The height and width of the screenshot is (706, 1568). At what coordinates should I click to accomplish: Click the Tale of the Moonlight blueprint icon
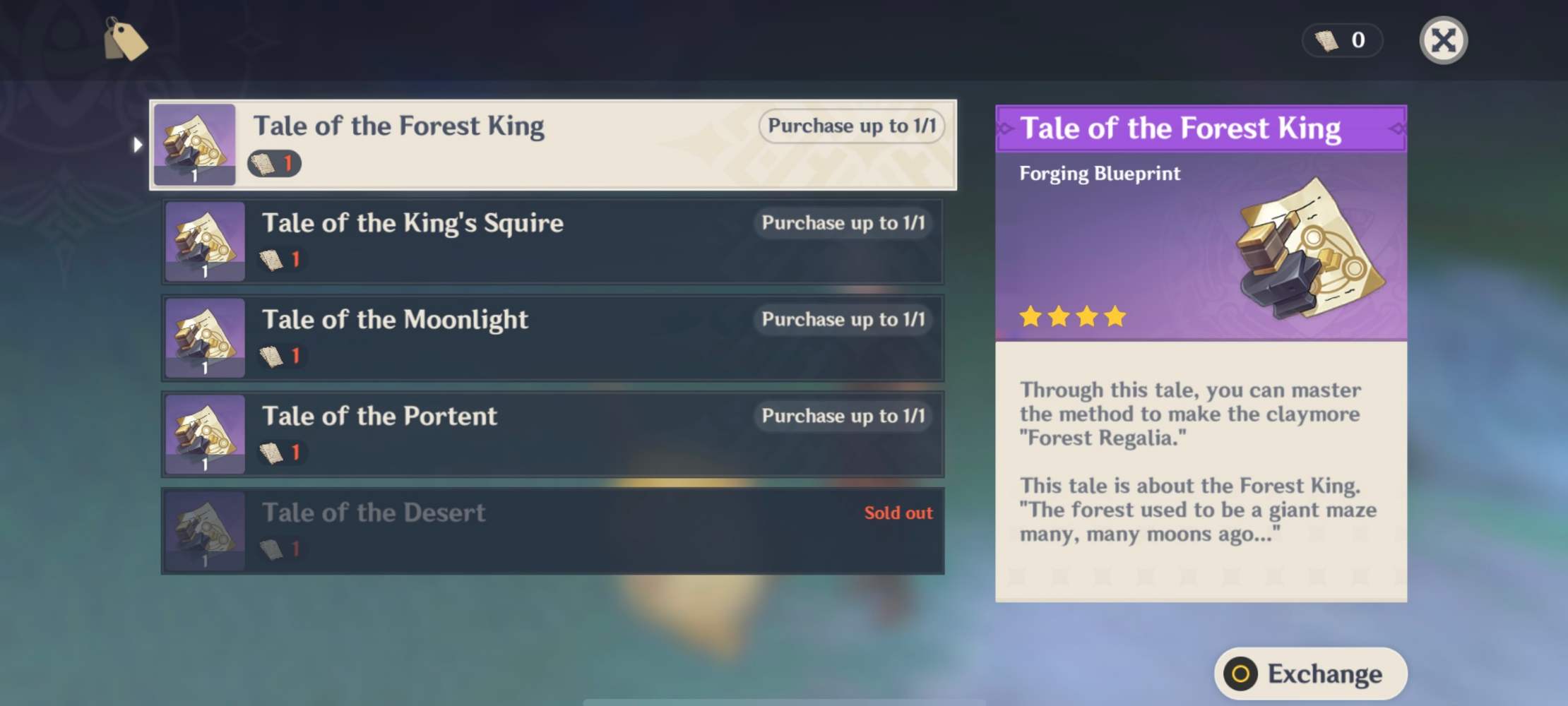tap(205, 337)
